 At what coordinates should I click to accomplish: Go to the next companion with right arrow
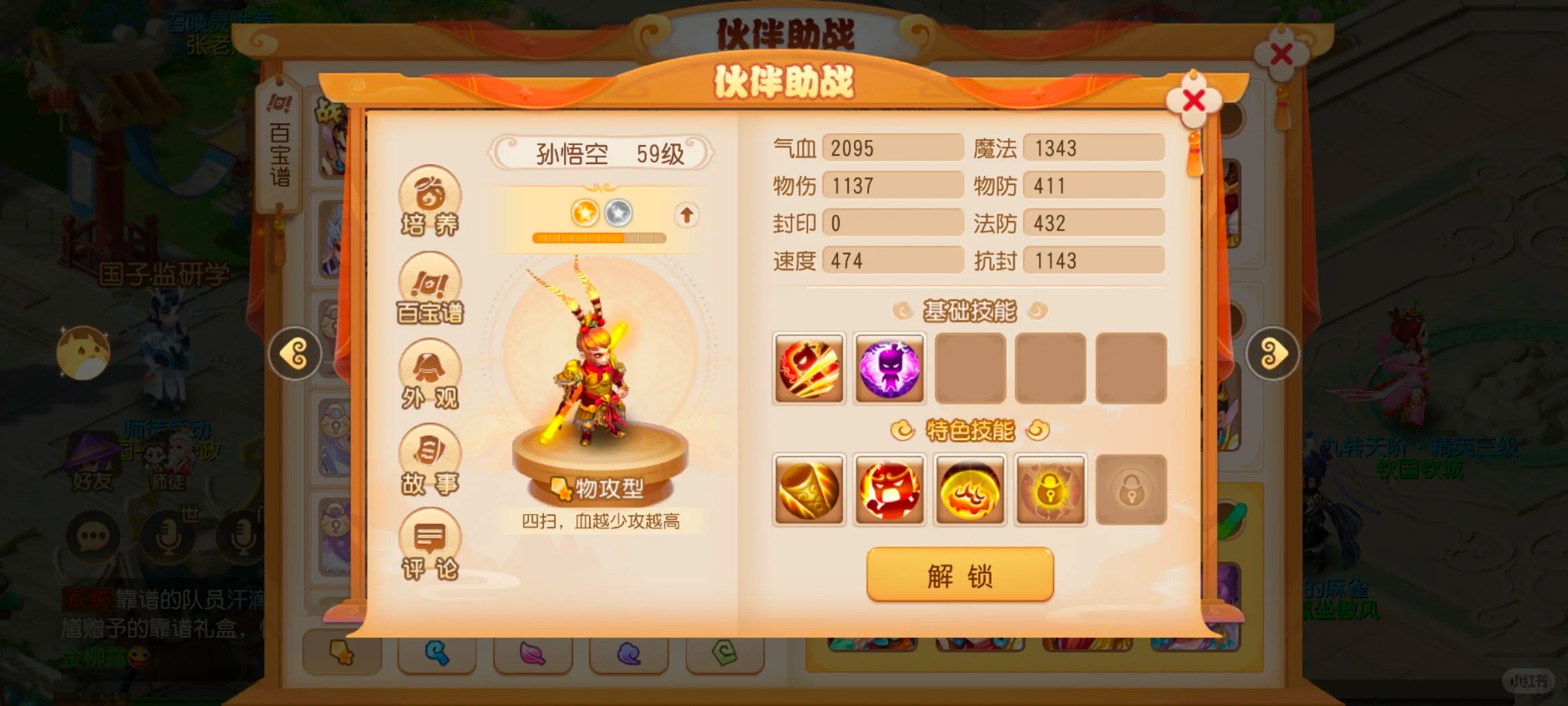pyautogui.click(x=1272, y=354)
